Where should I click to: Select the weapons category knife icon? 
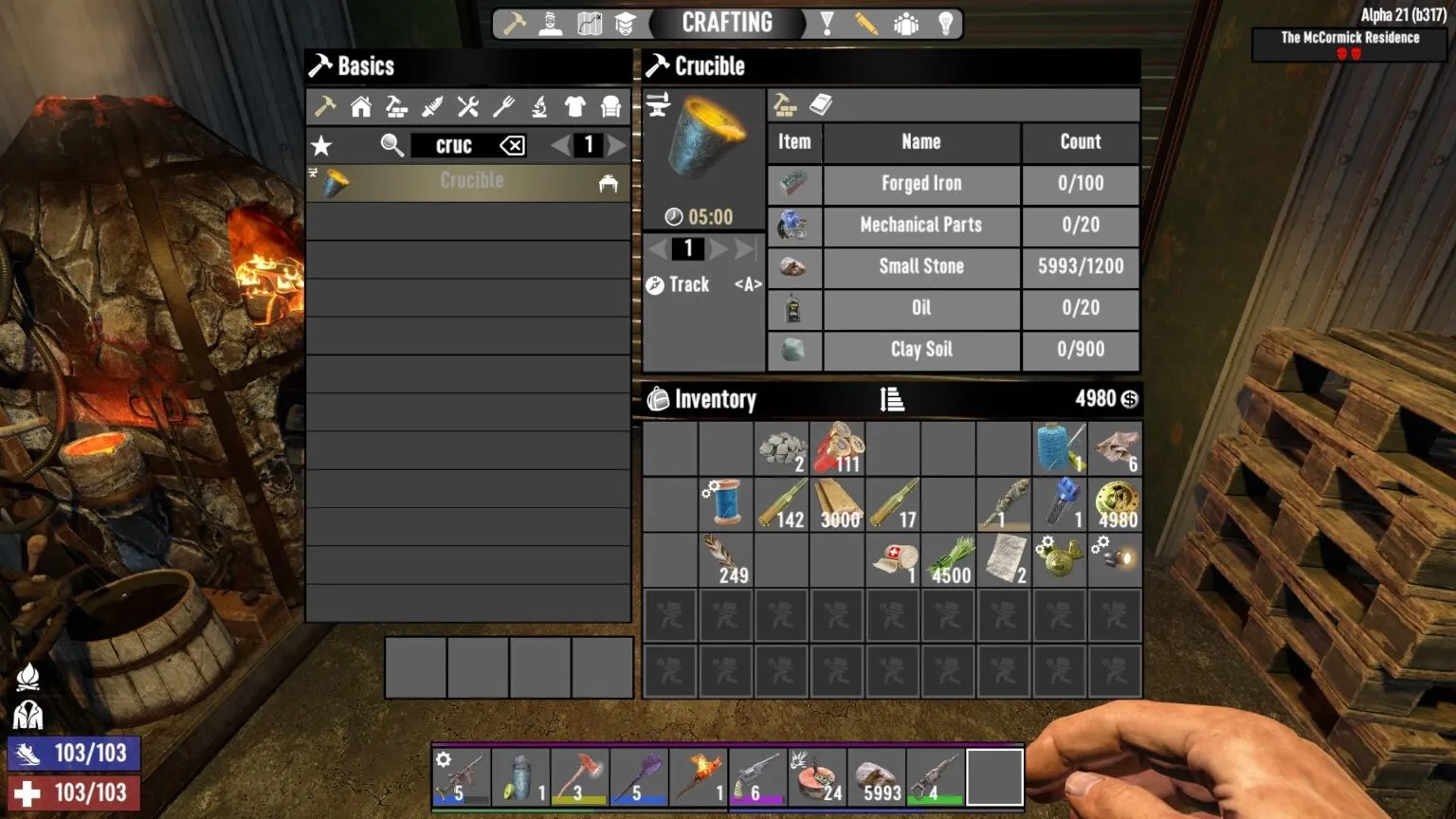[432, 107]
